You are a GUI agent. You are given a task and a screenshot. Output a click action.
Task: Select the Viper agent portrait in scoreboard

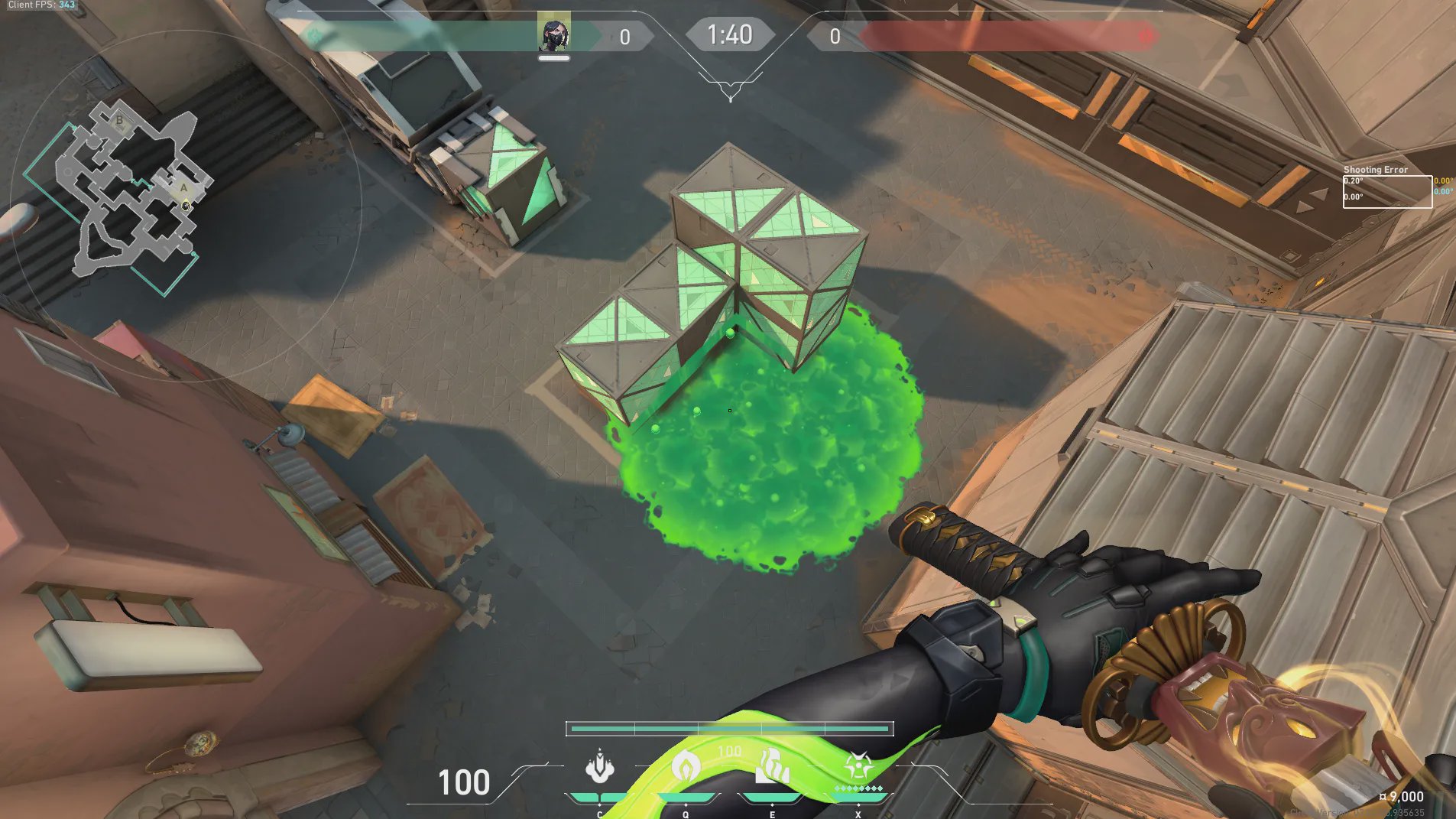(553, 34)
